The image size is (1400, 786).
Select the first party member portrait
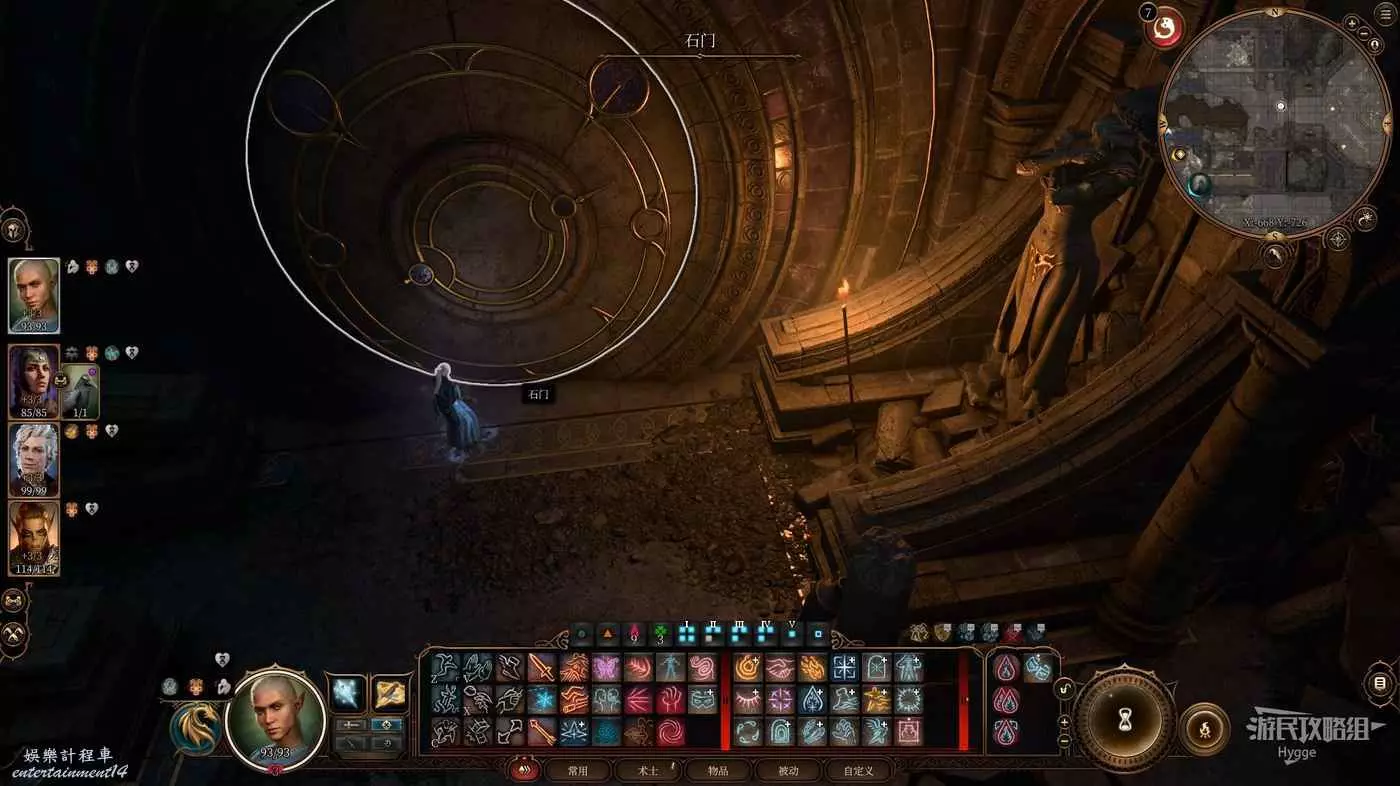tap(34, 295)
